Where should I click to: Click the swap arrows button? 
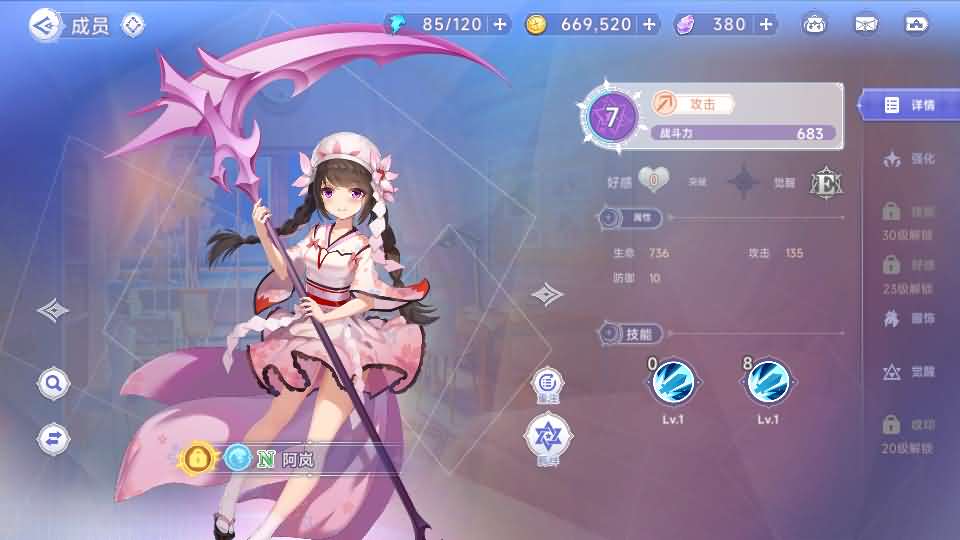tap(53, 436)
